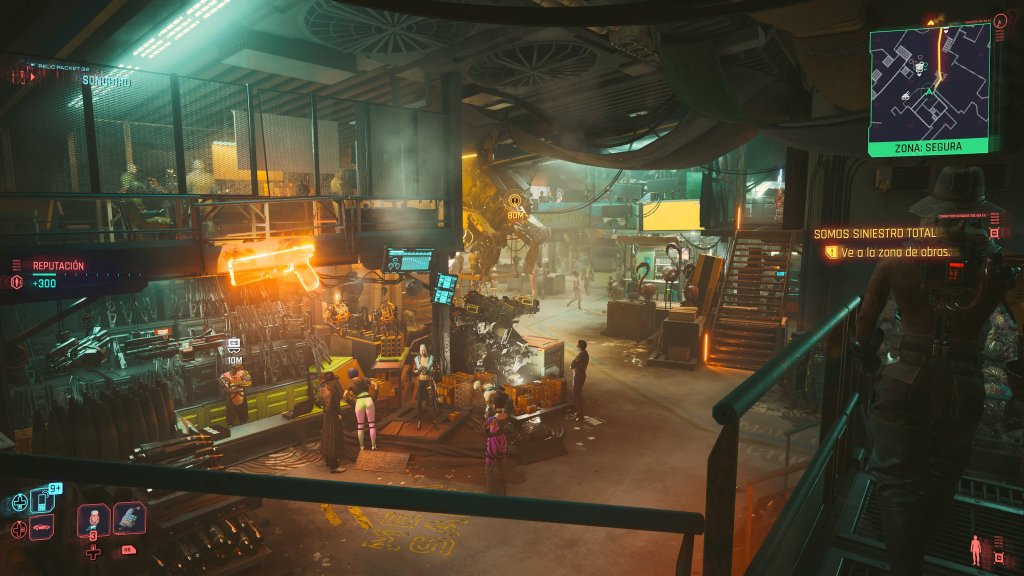Click the 10M vendor marker
1024x576 pixels.
[234, 350]
